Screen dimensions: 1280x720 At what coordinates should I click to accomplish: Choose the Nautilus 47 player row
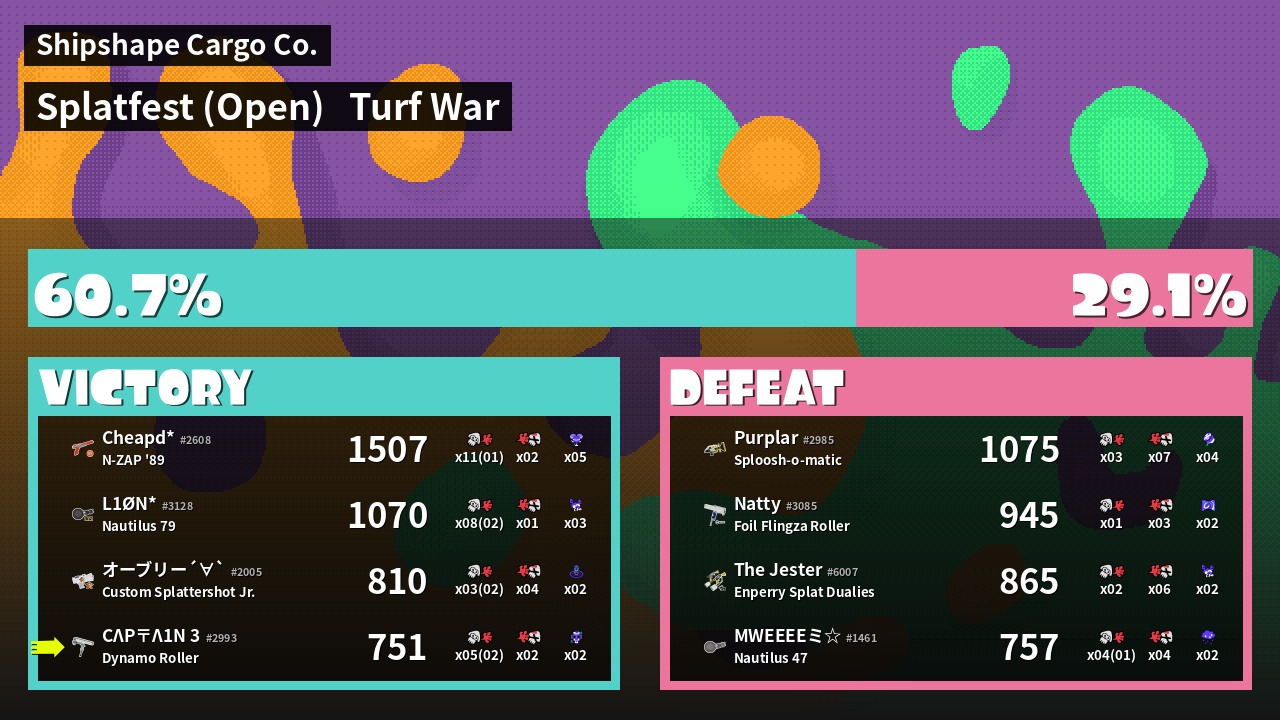(956, 647)
